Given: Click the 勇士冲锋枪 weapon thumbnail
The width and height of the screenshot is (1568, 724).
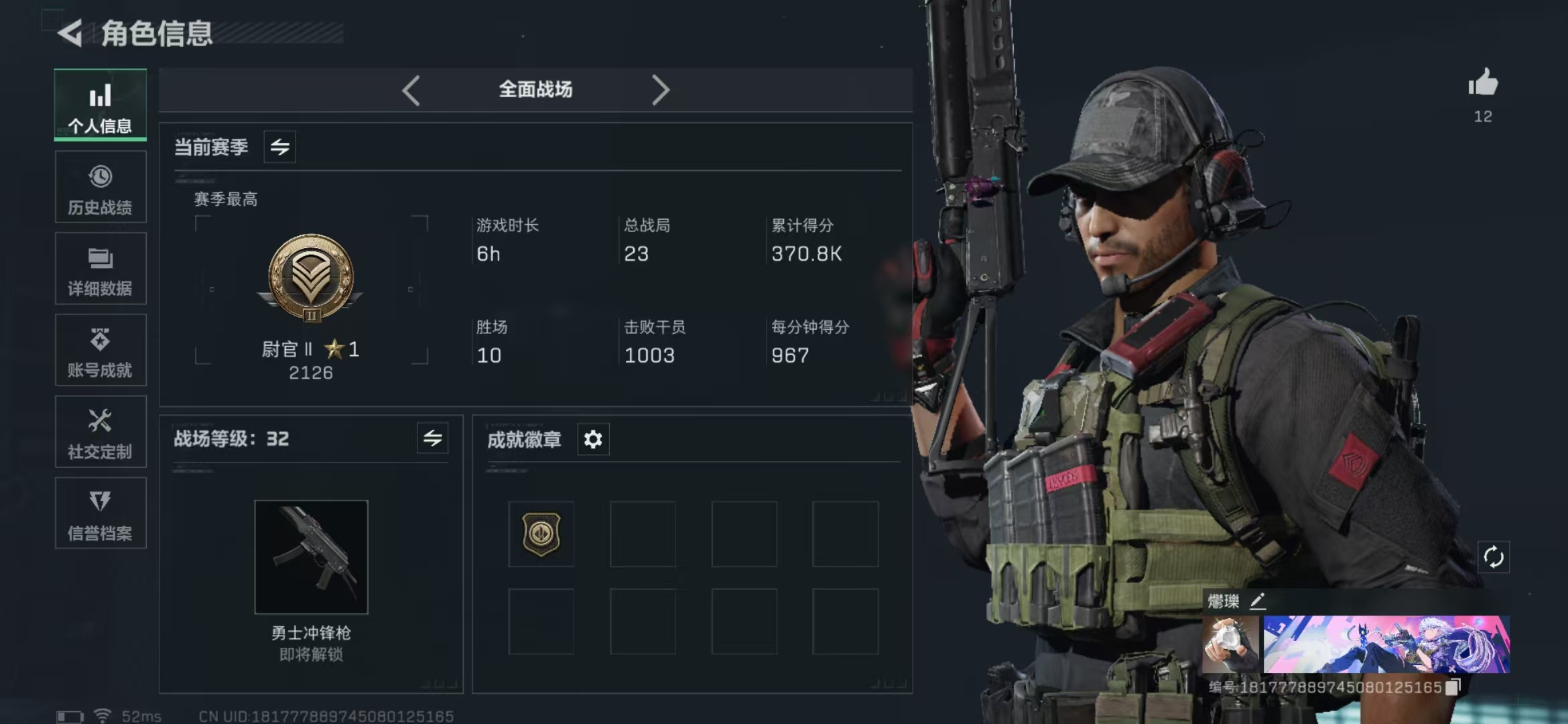Looking at the screenshot, I should click(311, 557).
